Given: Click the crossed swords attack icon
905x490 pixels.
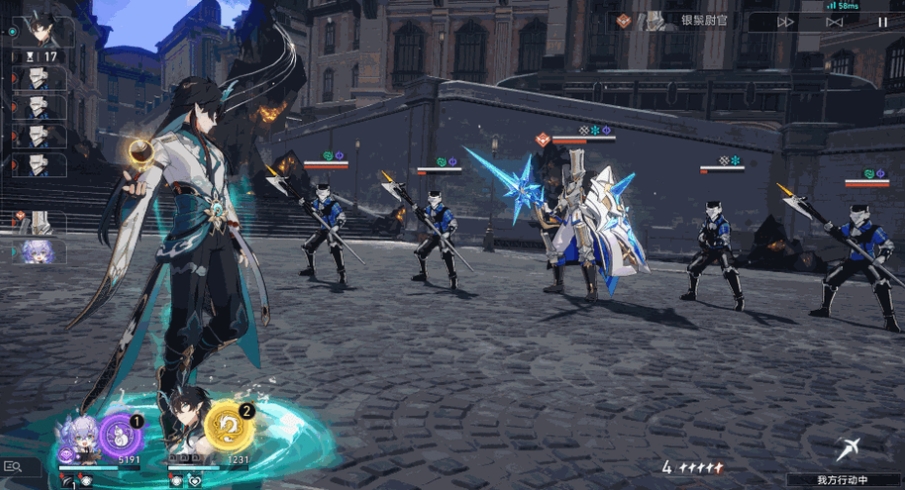Looking at the screenshot, I should pos(848,449).
